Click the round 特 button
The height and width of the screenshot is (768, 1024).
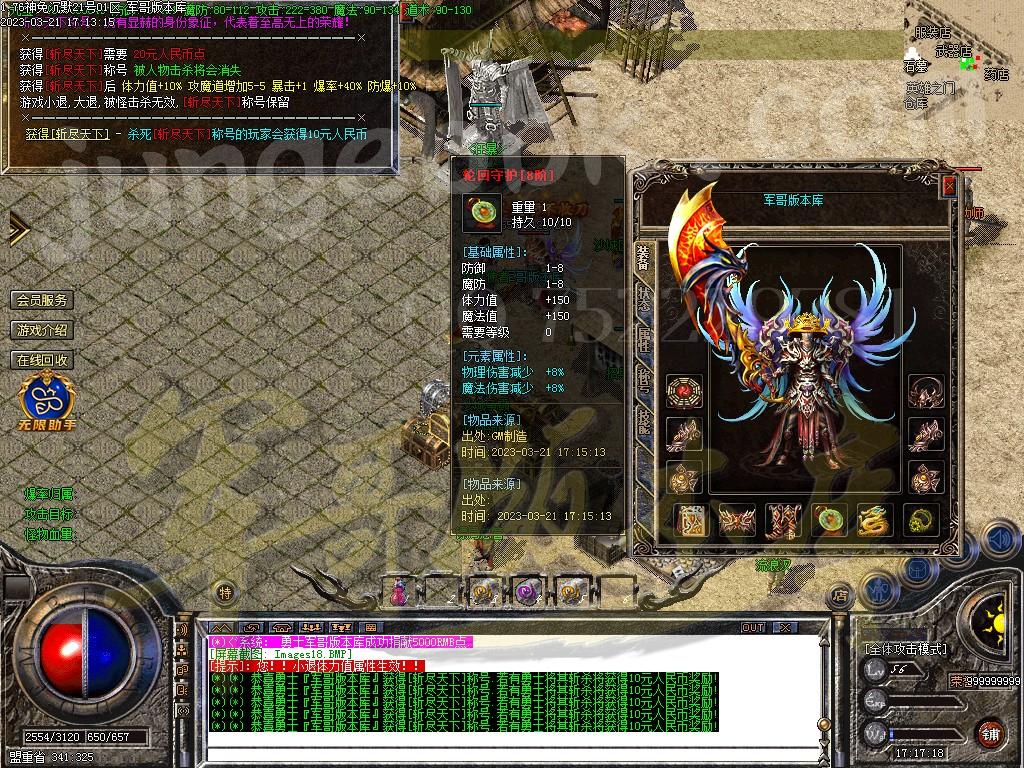[226, 593]
